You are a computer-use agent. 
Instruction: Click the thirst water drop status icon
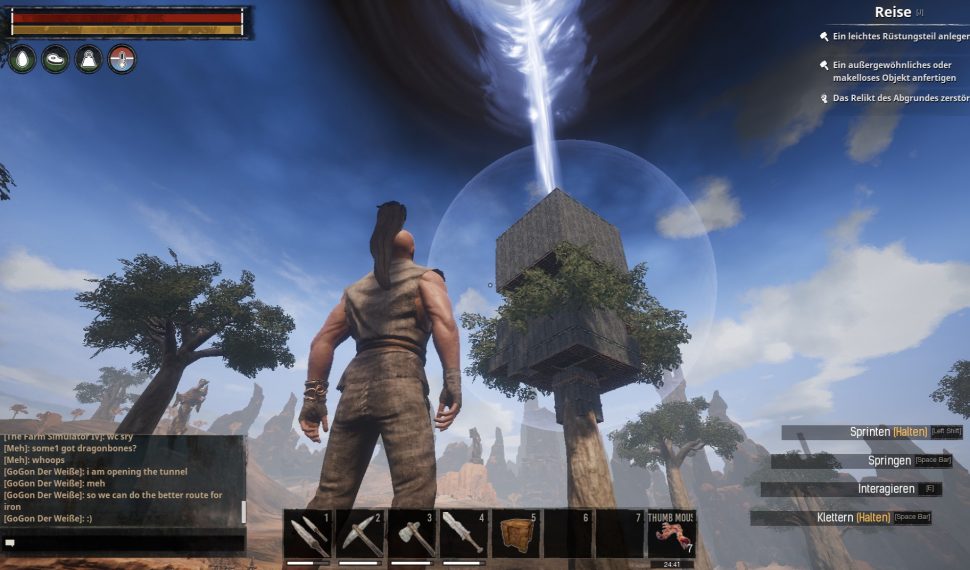click(22, 59)
